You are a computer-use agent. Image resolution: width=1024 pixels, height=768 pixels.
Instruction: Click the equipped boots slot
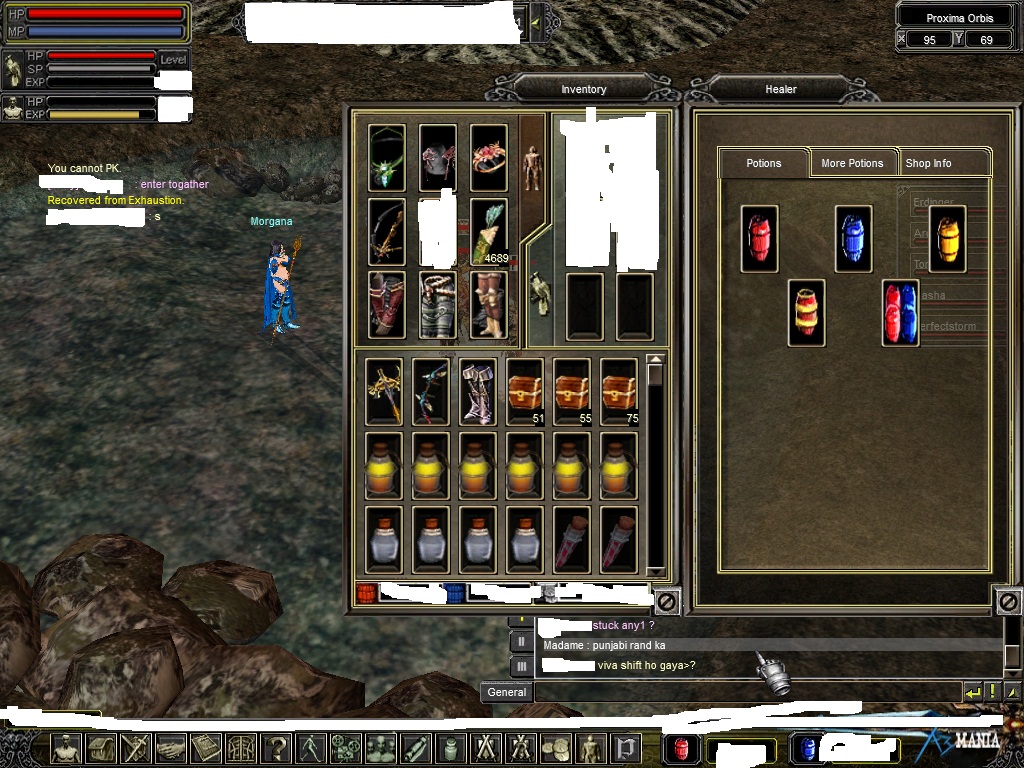click(x=489, y=305)
